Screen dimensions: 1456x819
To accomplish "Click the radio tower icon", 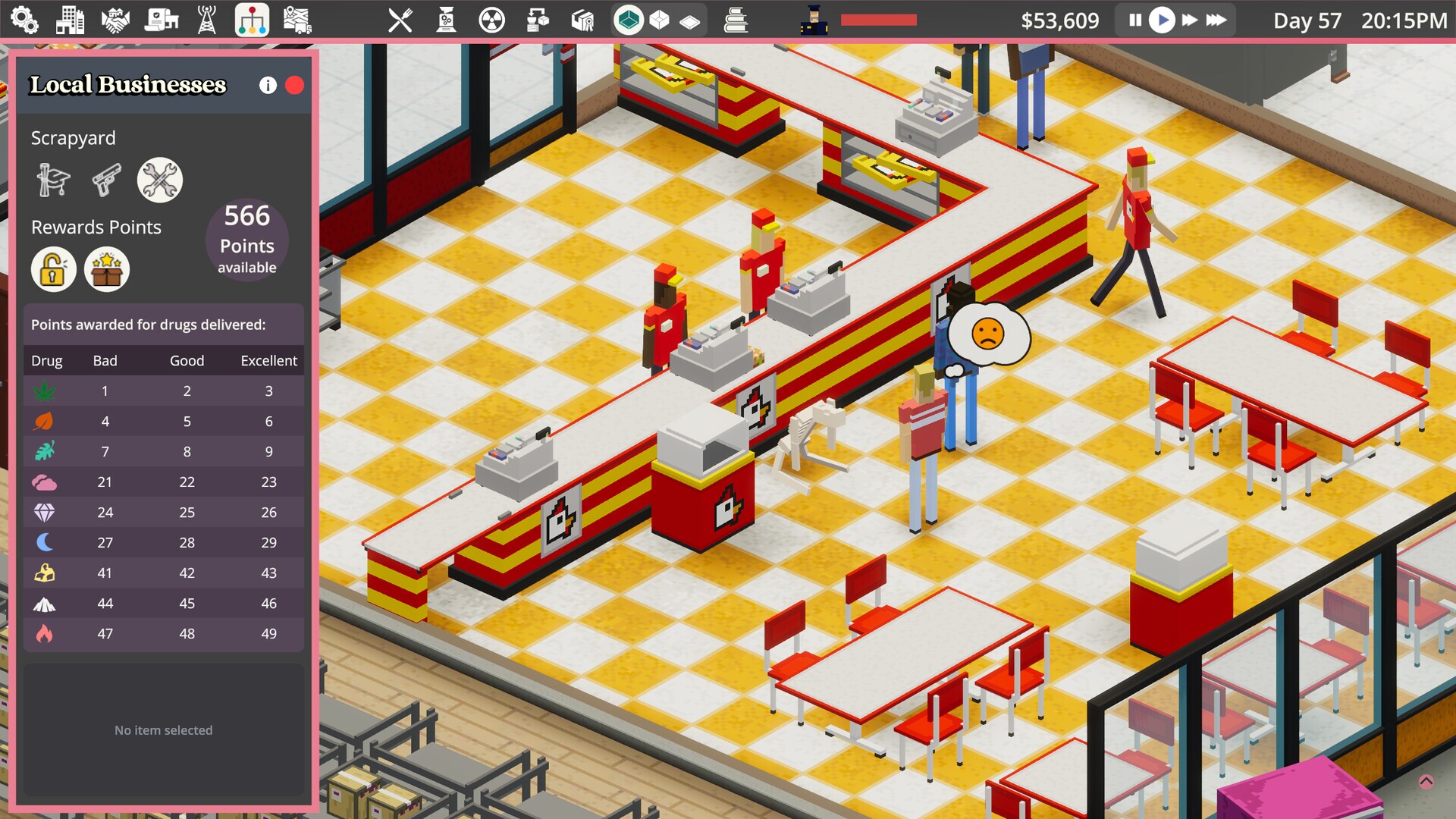I will coord(209,20).
